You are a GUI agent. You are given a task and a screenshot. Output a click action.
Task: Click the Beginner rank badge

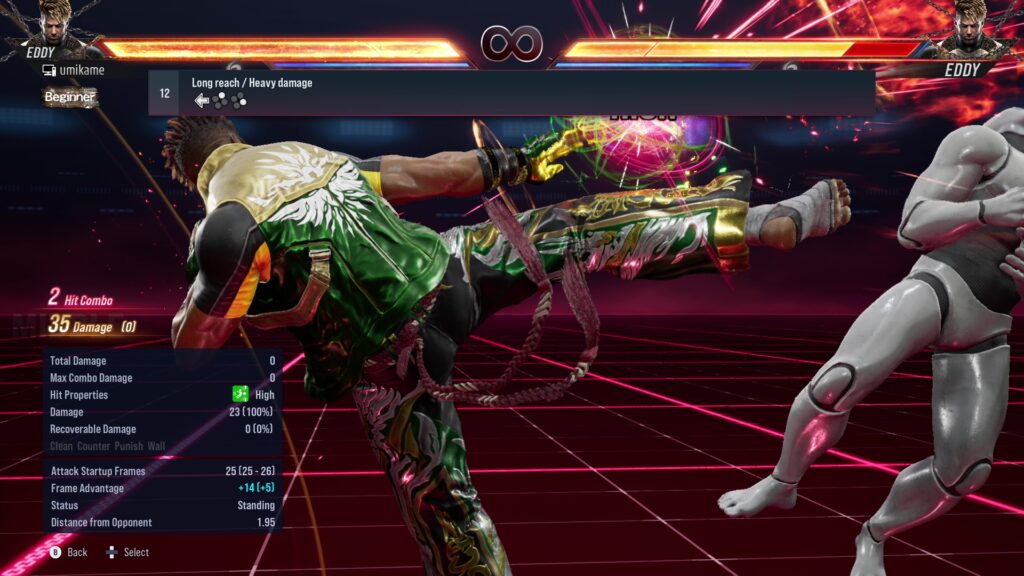70,97
